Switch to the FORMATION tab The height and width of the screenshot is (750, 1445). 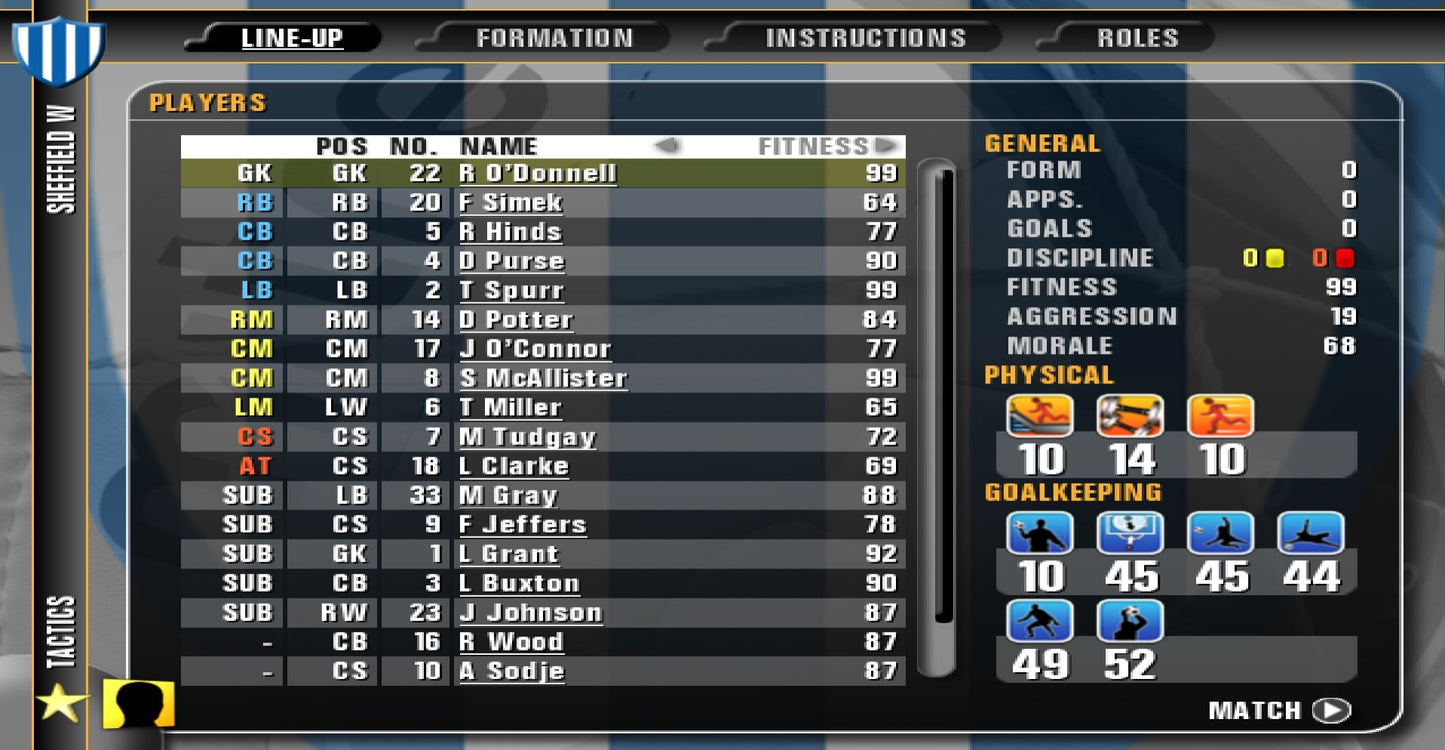(556, 37)
